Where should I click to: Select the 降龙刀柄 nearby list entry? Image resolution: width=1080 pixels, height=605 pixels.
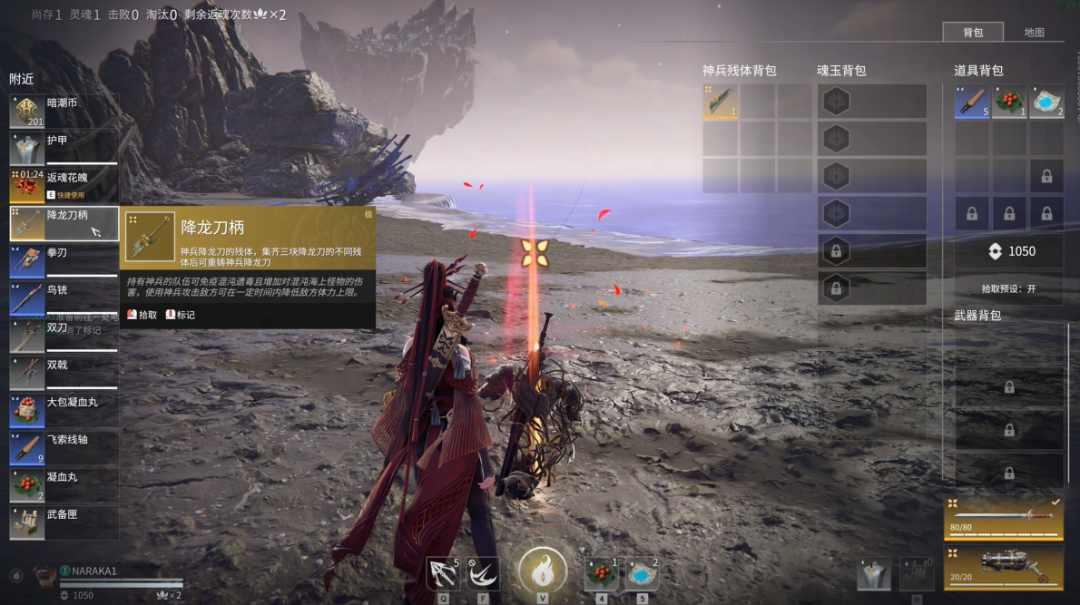64,223
